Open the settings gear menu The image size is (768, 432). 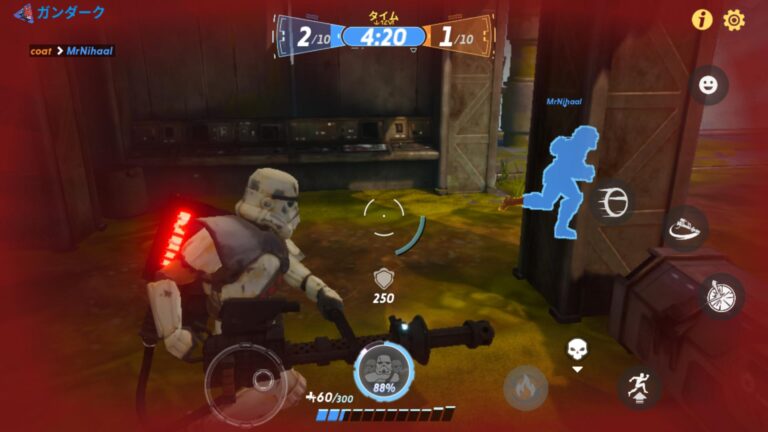point(734,20)
